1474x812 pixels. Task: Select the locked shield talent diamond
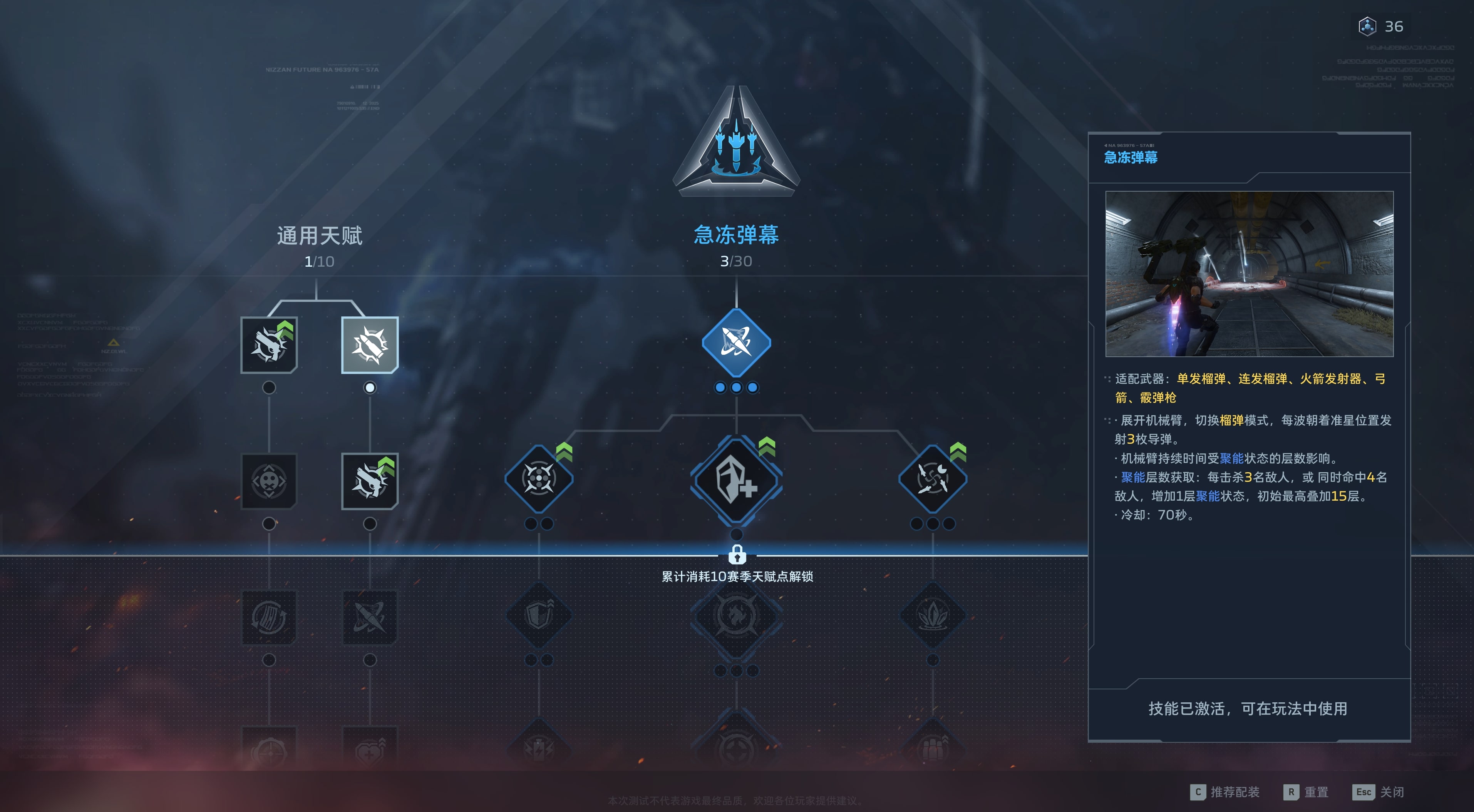pyautogui.click(x=538, y=615)
